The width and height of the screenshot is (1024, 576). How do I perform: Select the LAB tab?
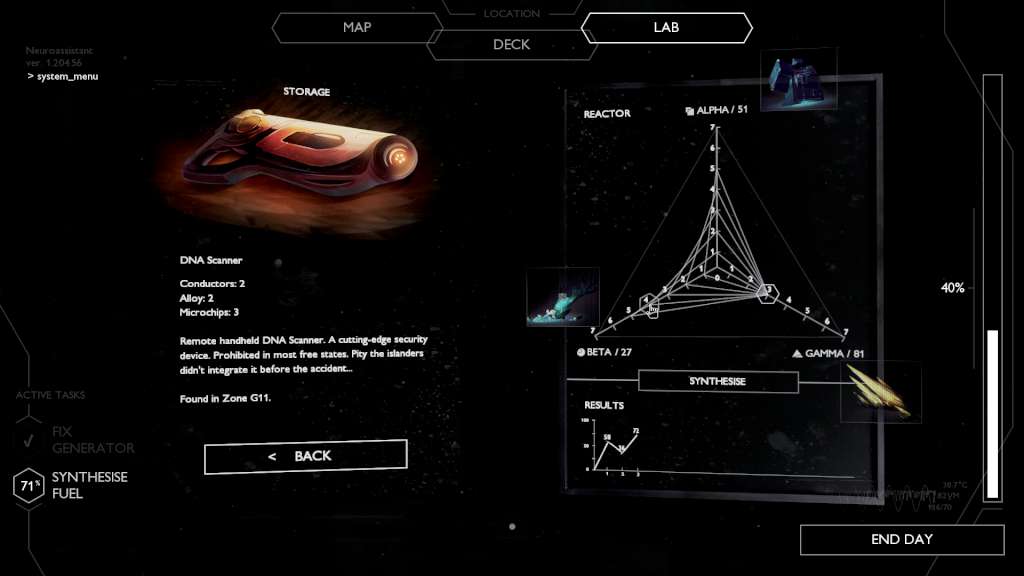tap(666, 27)
